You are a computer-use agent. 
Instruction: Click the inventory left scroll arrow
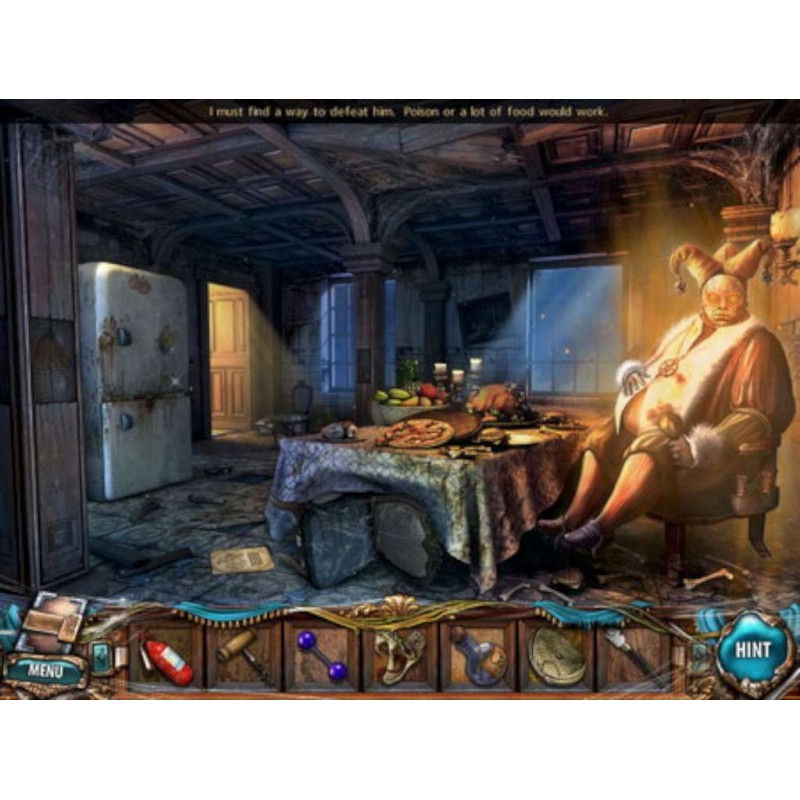click(103, 657)
